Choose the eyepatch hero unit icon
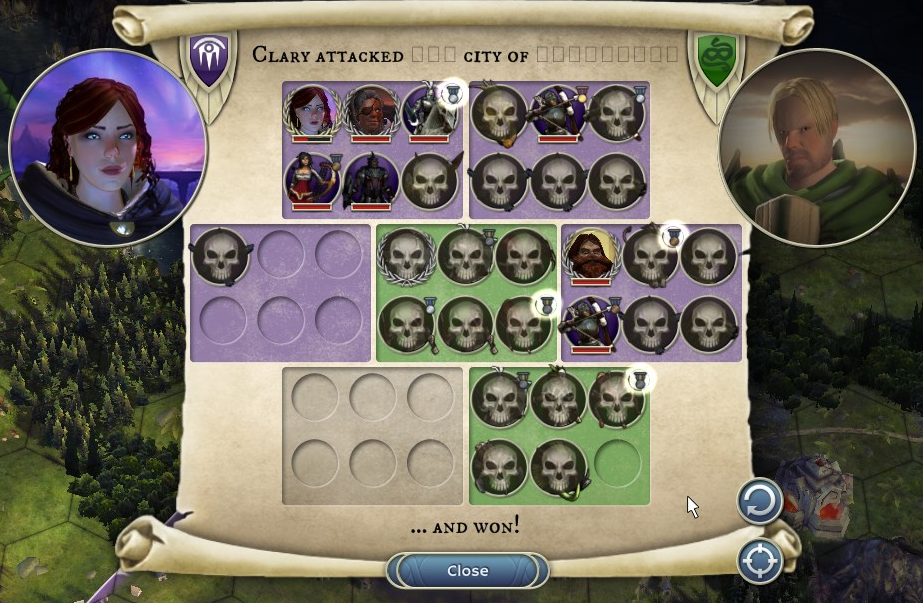The image size is (923, 603). [371, 112]
